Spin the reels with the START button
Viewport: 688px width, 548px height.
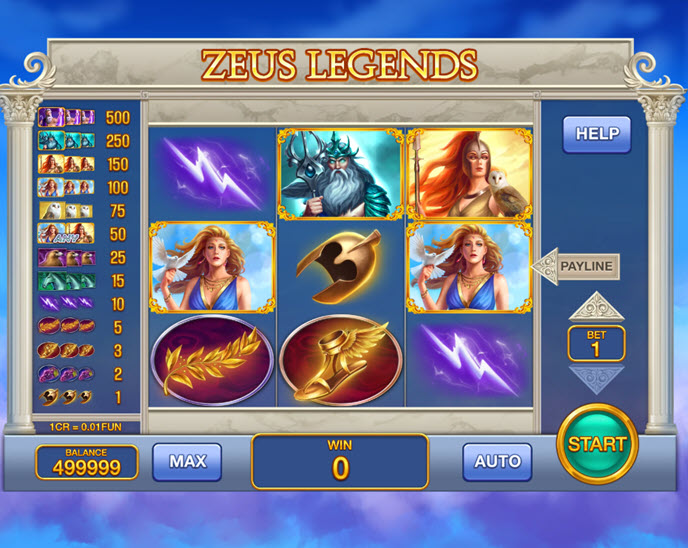pos(597,444)
